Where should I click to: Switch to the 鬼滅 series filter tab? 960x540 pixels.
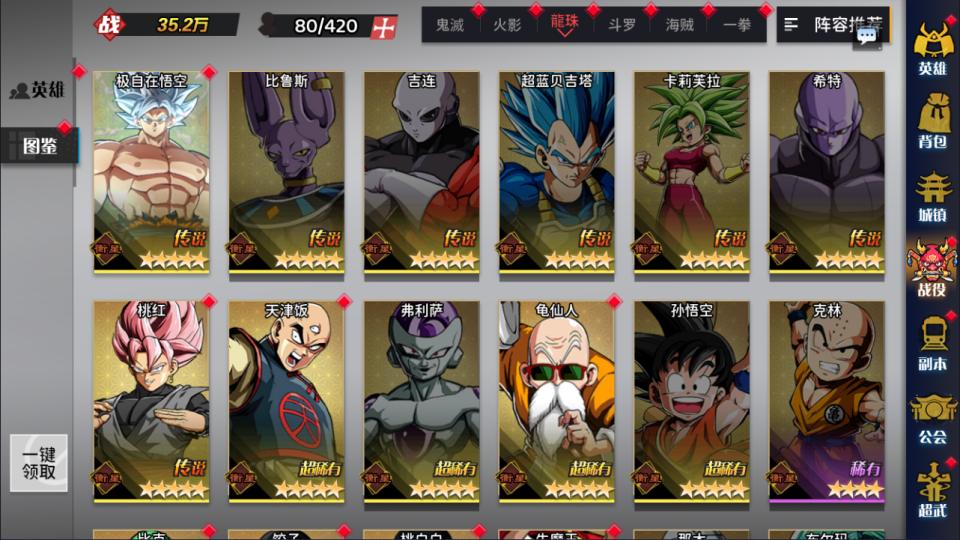[x=450, y=25]
